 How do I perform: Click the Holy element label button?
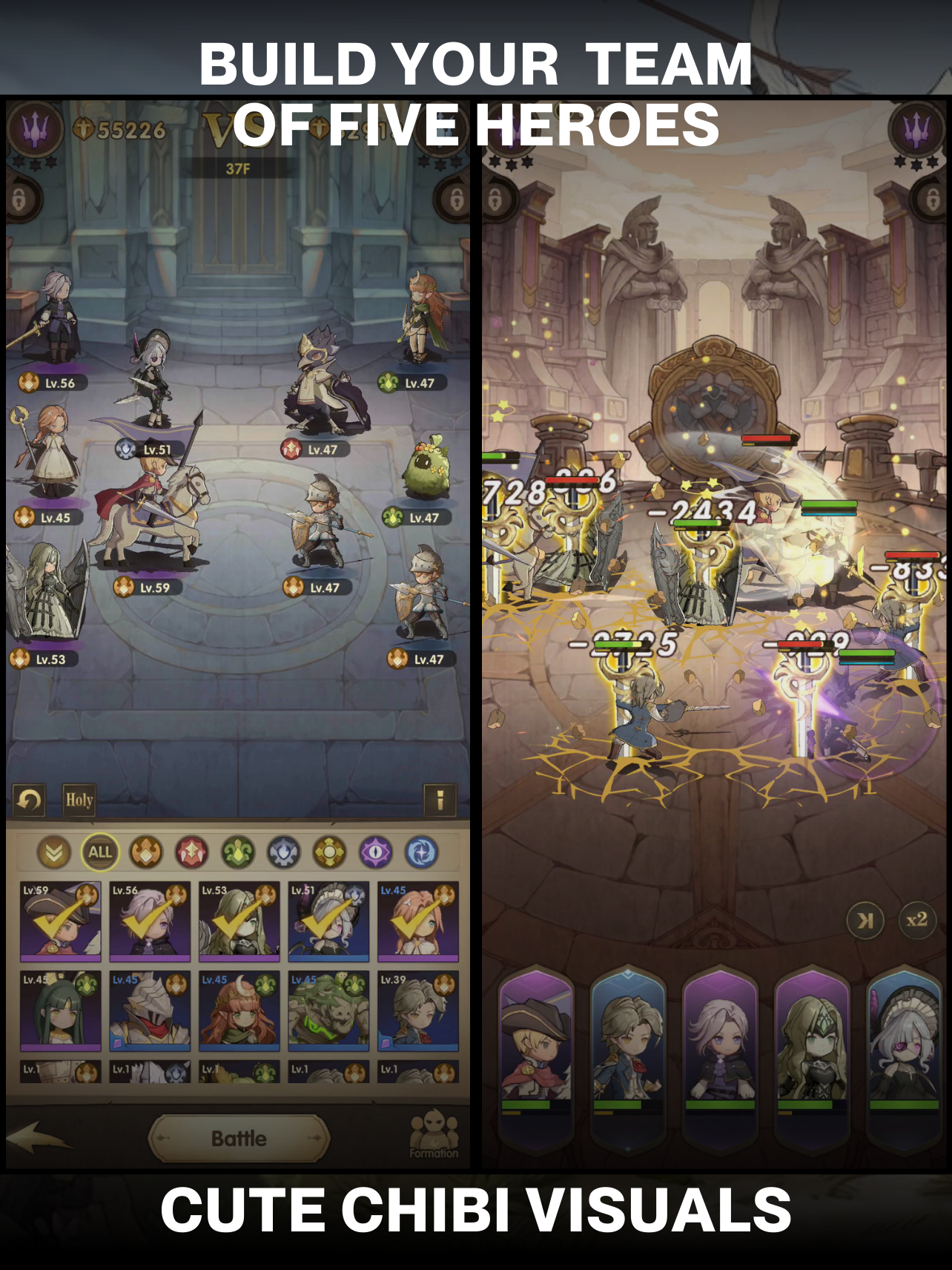point(79,801)
